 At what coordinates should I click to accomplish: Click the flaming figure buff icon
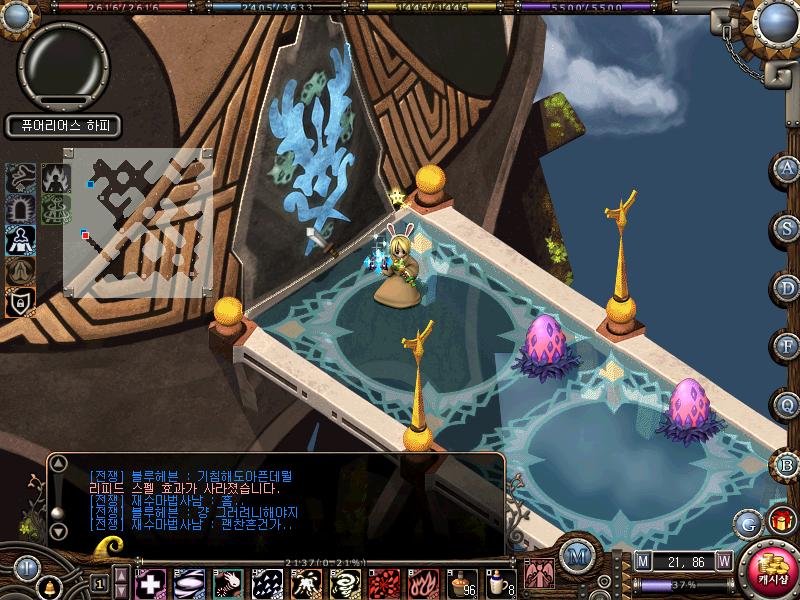tap(55, 178)
